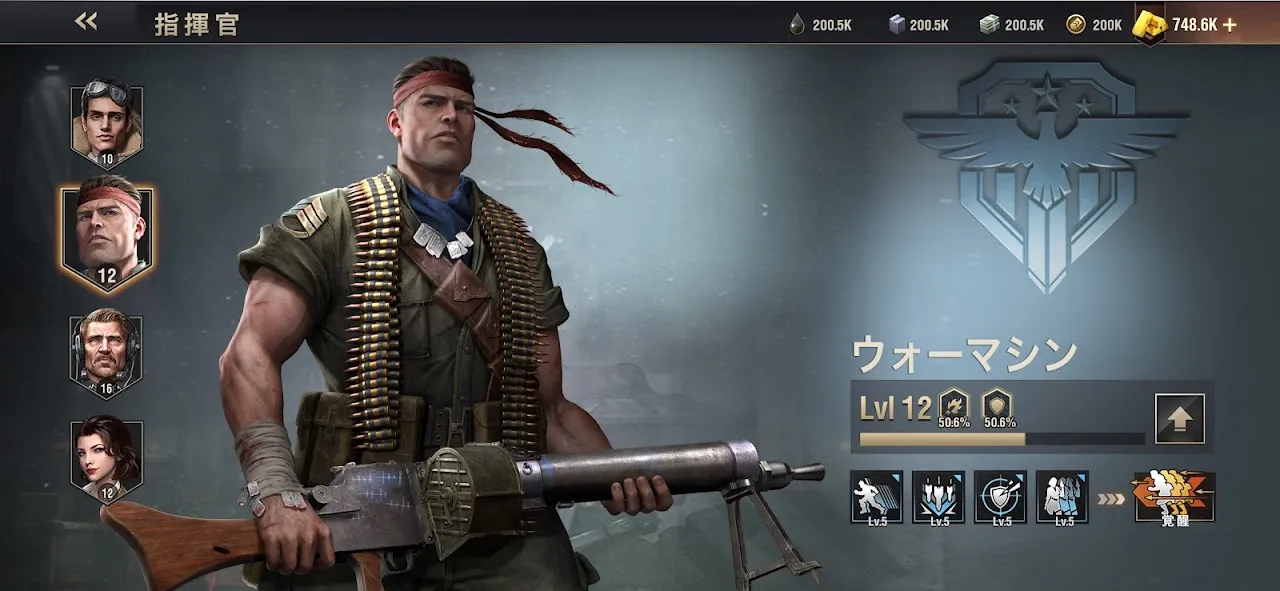Inspect the shield crosshair skill
The height and width of the screenshot is (591, 1280).
click(1000, 497)
